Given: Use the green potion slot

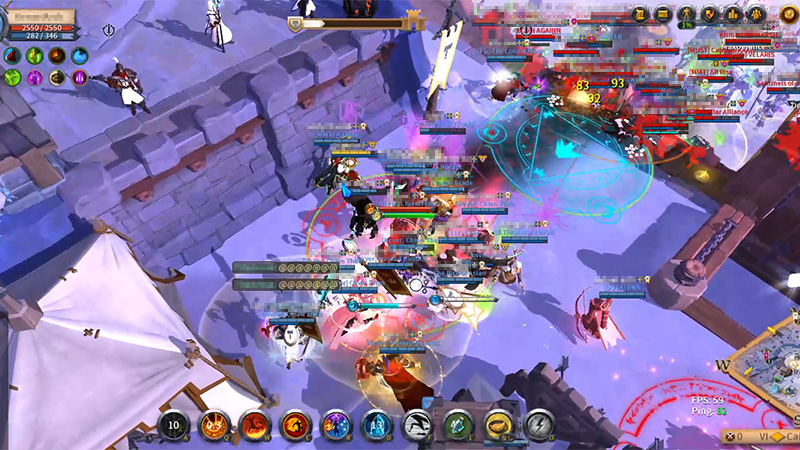Looking at the screenshot, I should (x=458, y=425).
